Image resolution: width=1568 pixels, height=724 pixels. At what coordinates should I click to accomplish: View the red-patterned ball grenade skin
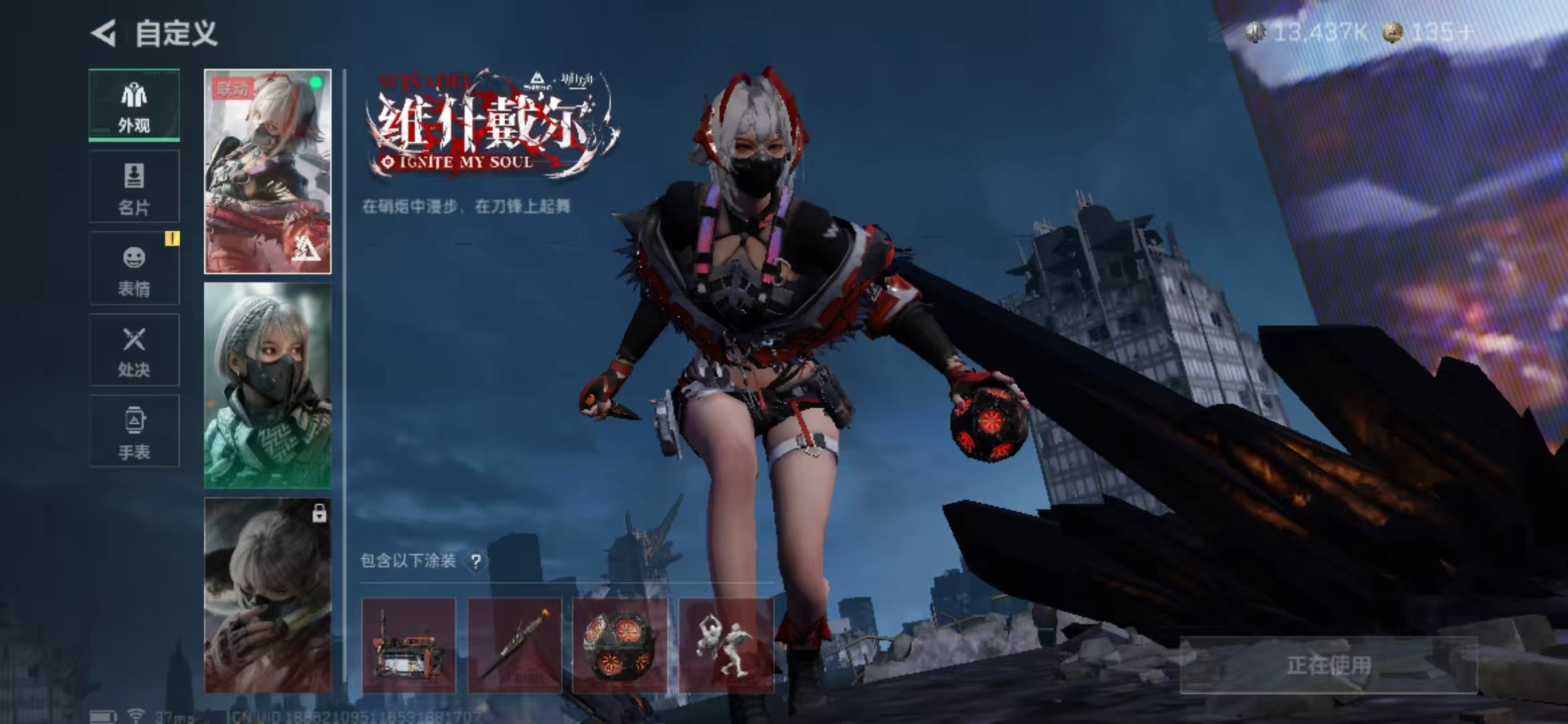620,646
